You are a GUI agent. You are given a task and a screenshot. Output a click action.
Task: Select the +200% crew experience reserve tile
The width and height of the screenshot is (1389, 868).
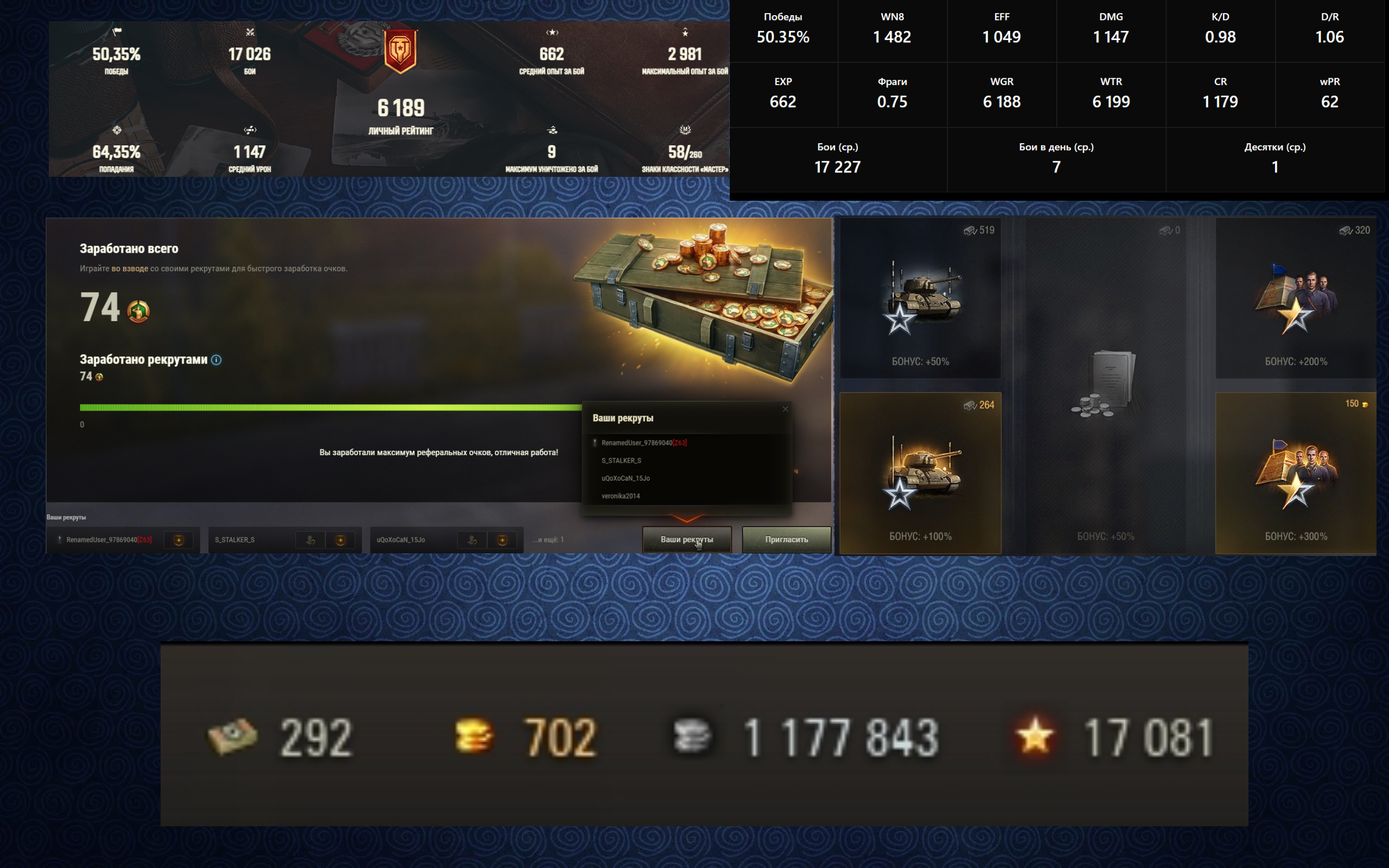pos(1296,298)
